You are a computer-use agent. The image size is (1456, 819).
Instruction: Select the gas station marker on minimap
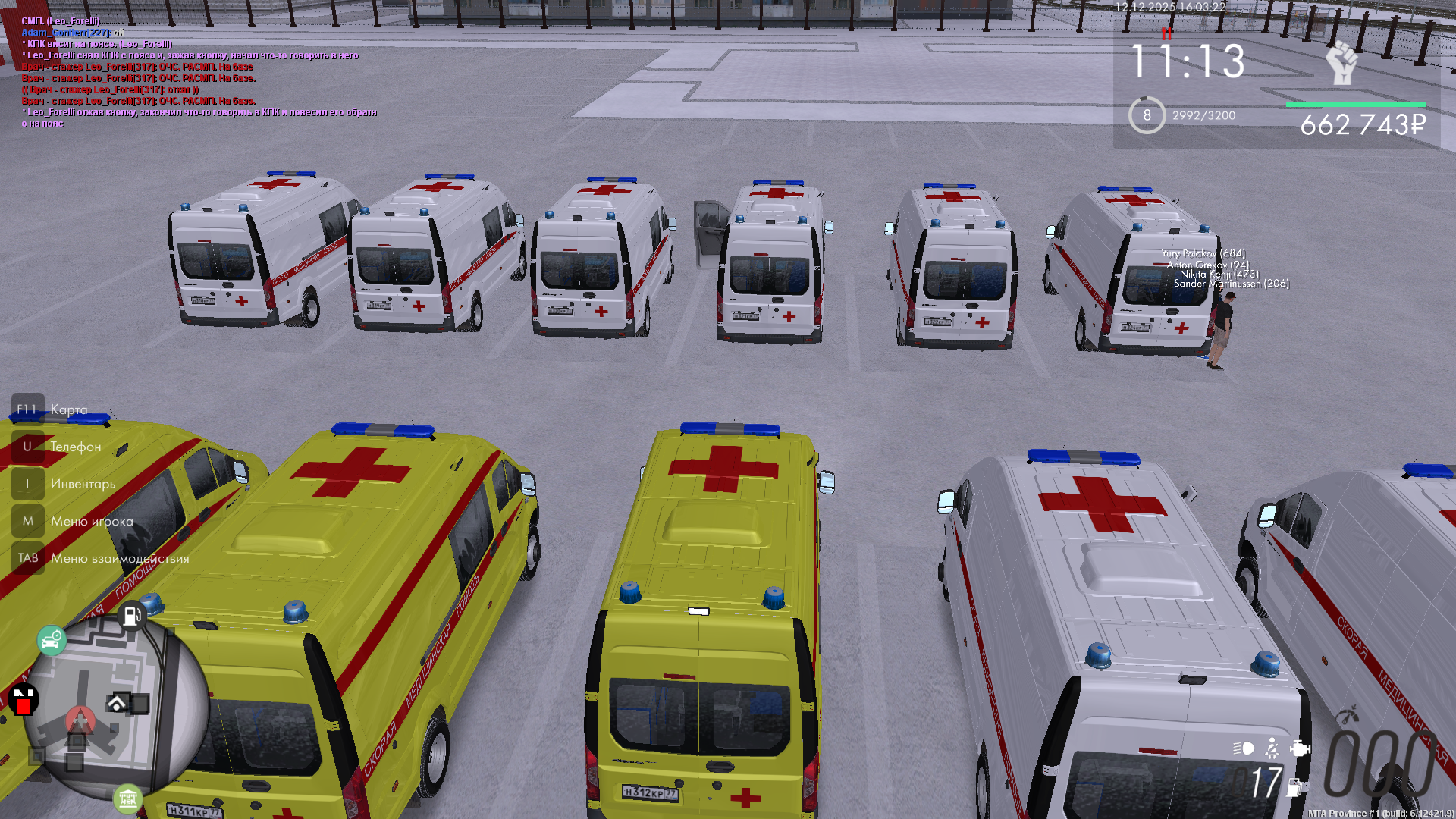(x=131, y=616)
